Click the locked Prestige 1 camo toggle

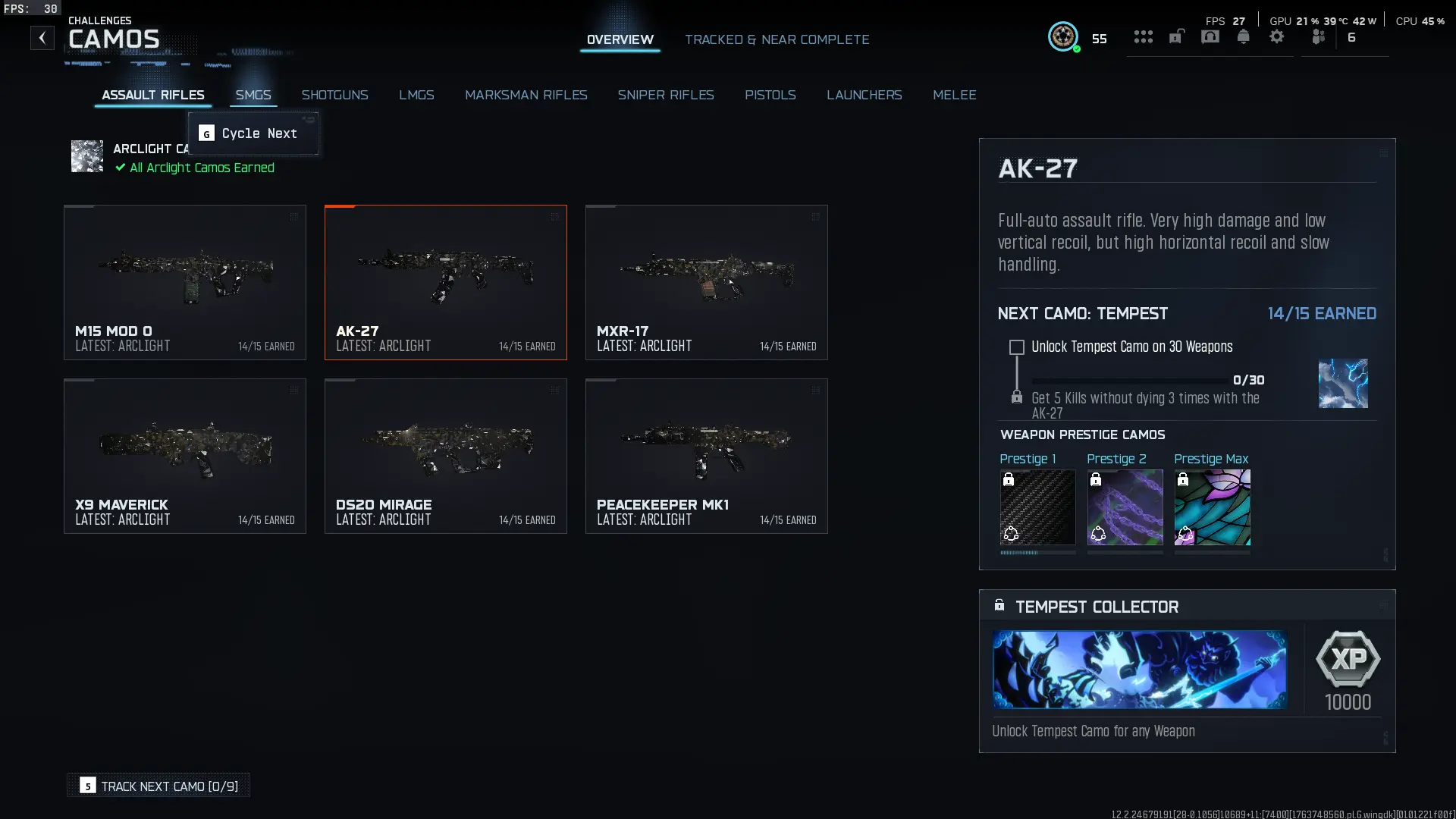(1009, 479)
